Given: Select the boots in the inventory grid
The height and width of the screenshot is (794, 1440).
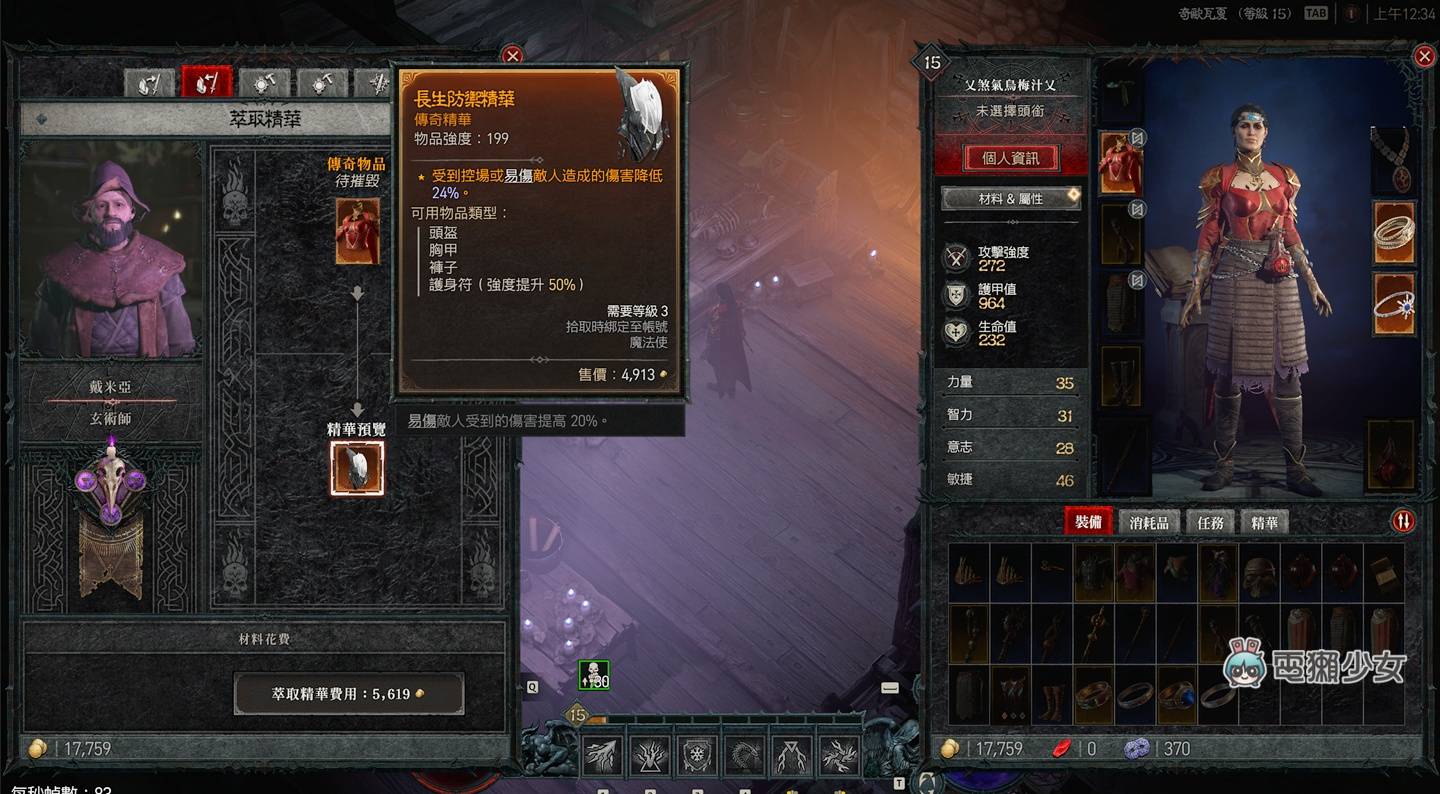Looking at the screenshot, I should [1052, 695].
